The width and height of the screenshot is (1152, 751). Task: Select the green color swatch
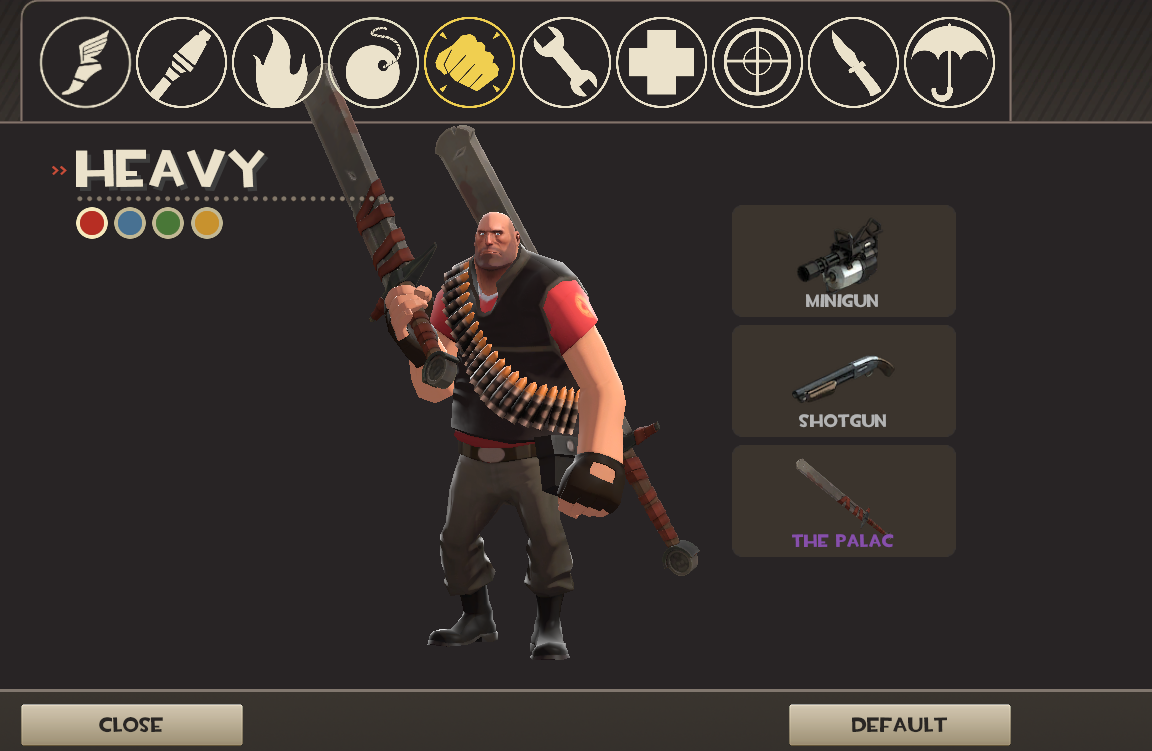tap(168, 223)
